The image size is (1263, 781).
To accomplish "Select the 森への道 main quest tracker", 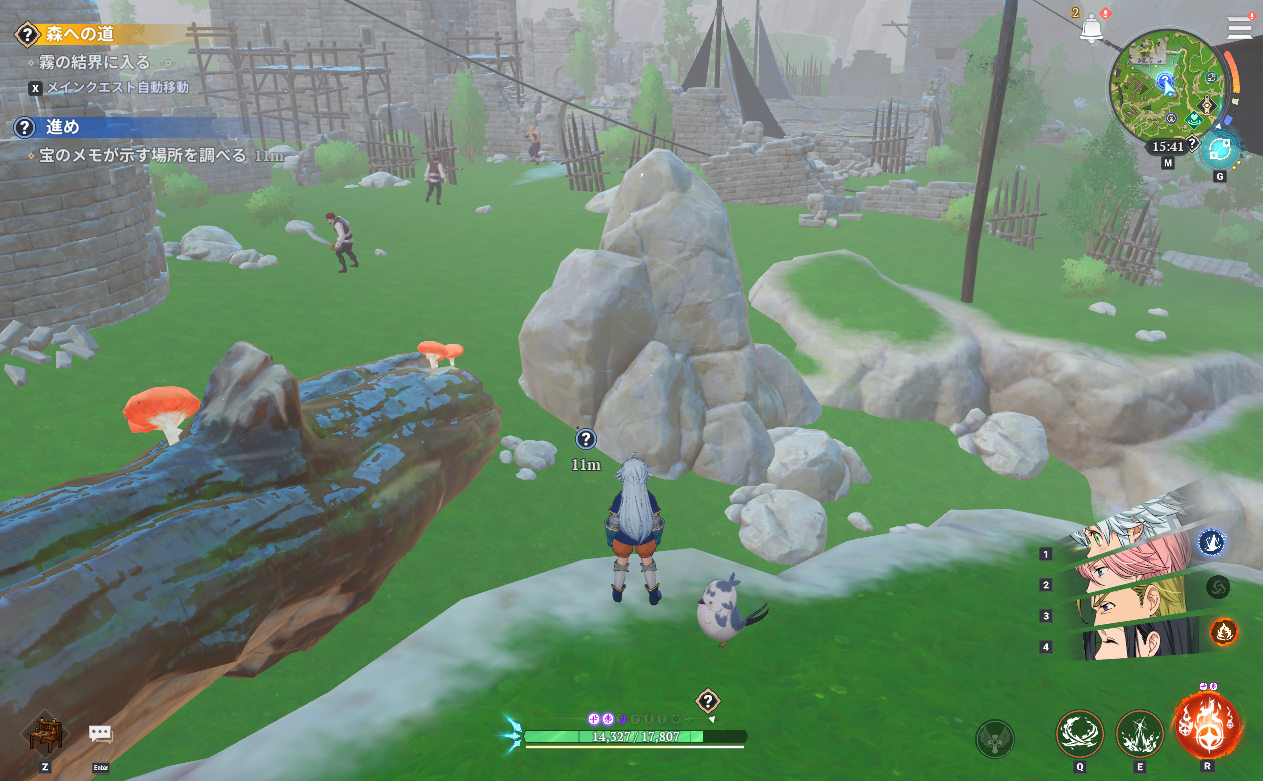I will [x=80, y=34].
